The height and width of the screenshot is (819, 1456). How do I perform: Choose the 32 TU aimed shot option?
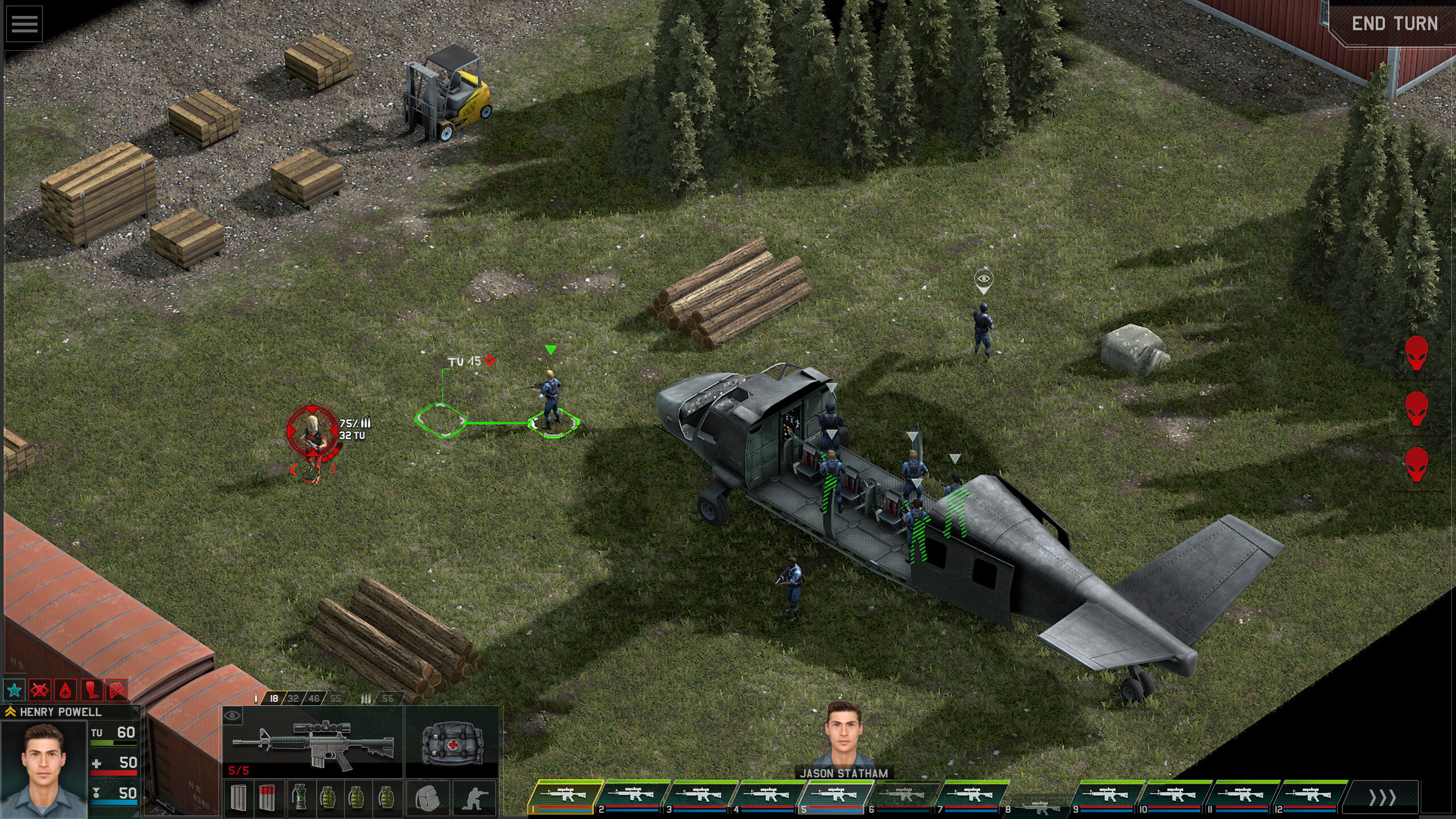click(293, 698)
